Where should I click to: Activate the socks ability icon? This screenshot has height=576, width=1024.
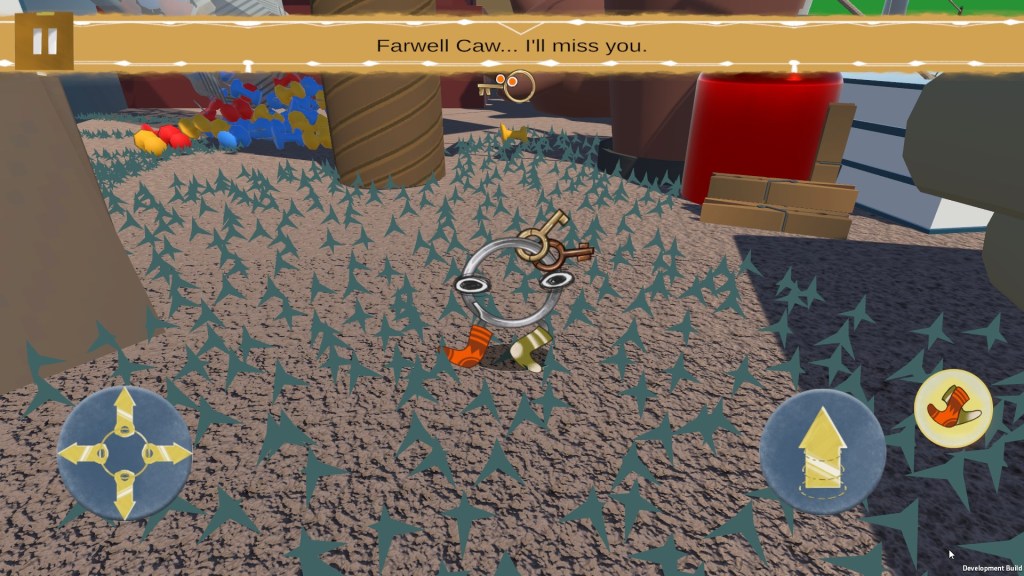coord(953,407)
